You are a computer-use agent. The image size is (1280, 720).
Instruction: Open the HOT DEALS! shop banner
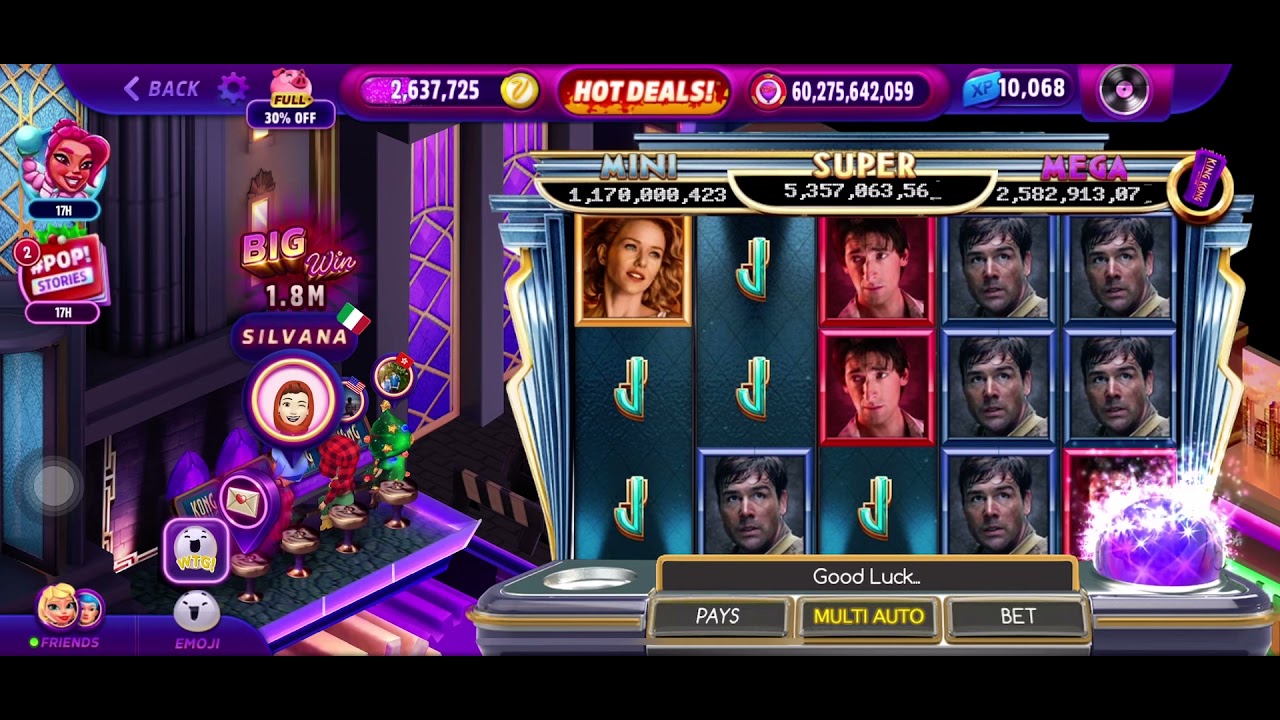(644, 91)
